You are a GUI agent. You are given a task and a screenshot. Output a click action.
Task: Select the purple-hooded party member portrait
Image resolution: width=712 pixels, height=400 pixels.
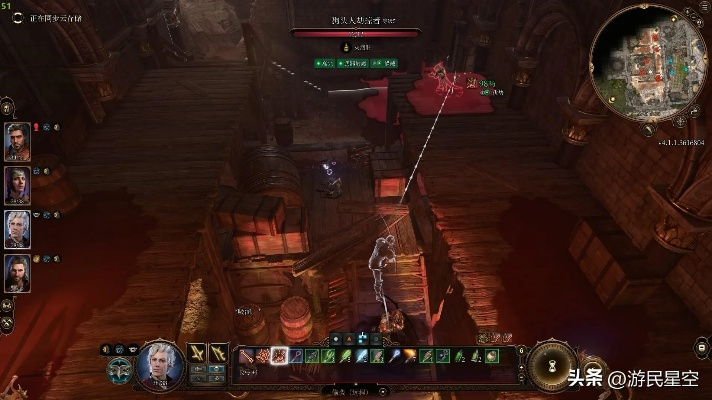tap(18, 184)
